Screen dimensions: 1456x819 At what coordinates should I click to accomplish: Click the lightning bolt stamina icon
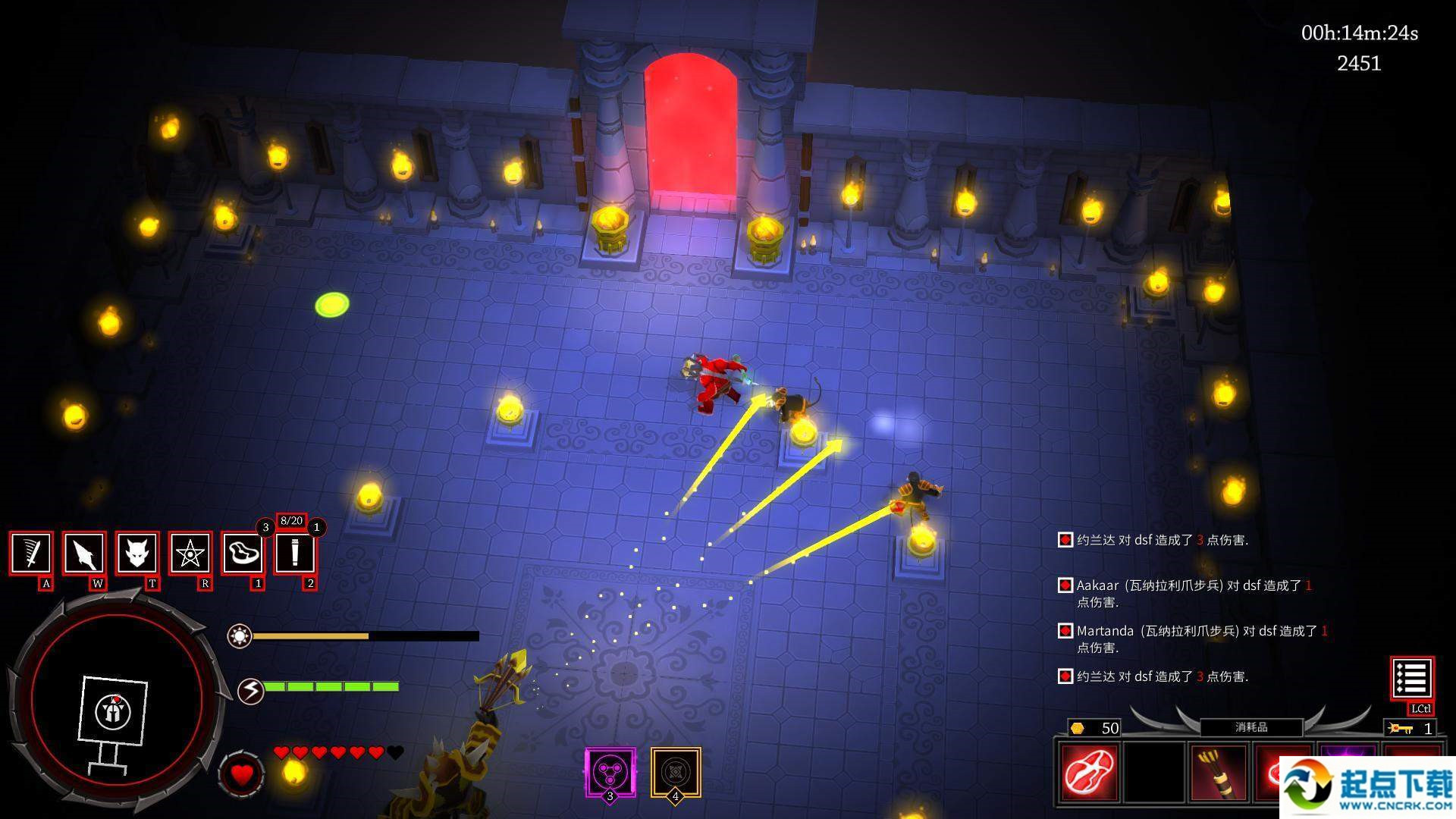[250, 691]
